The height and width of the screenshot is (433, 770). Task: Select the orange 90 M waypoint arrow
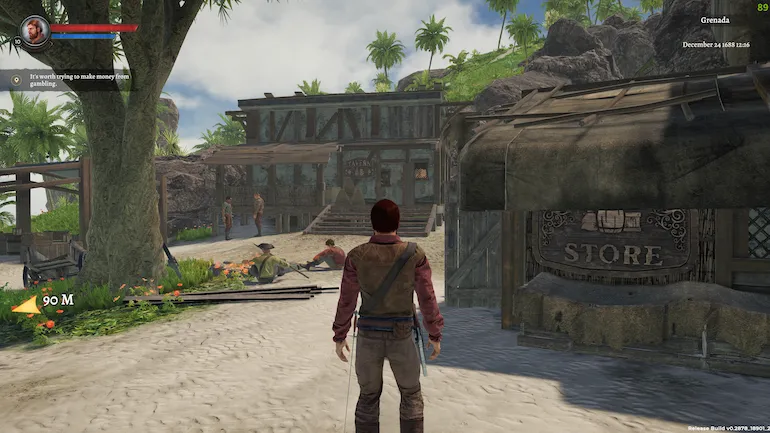26,305
